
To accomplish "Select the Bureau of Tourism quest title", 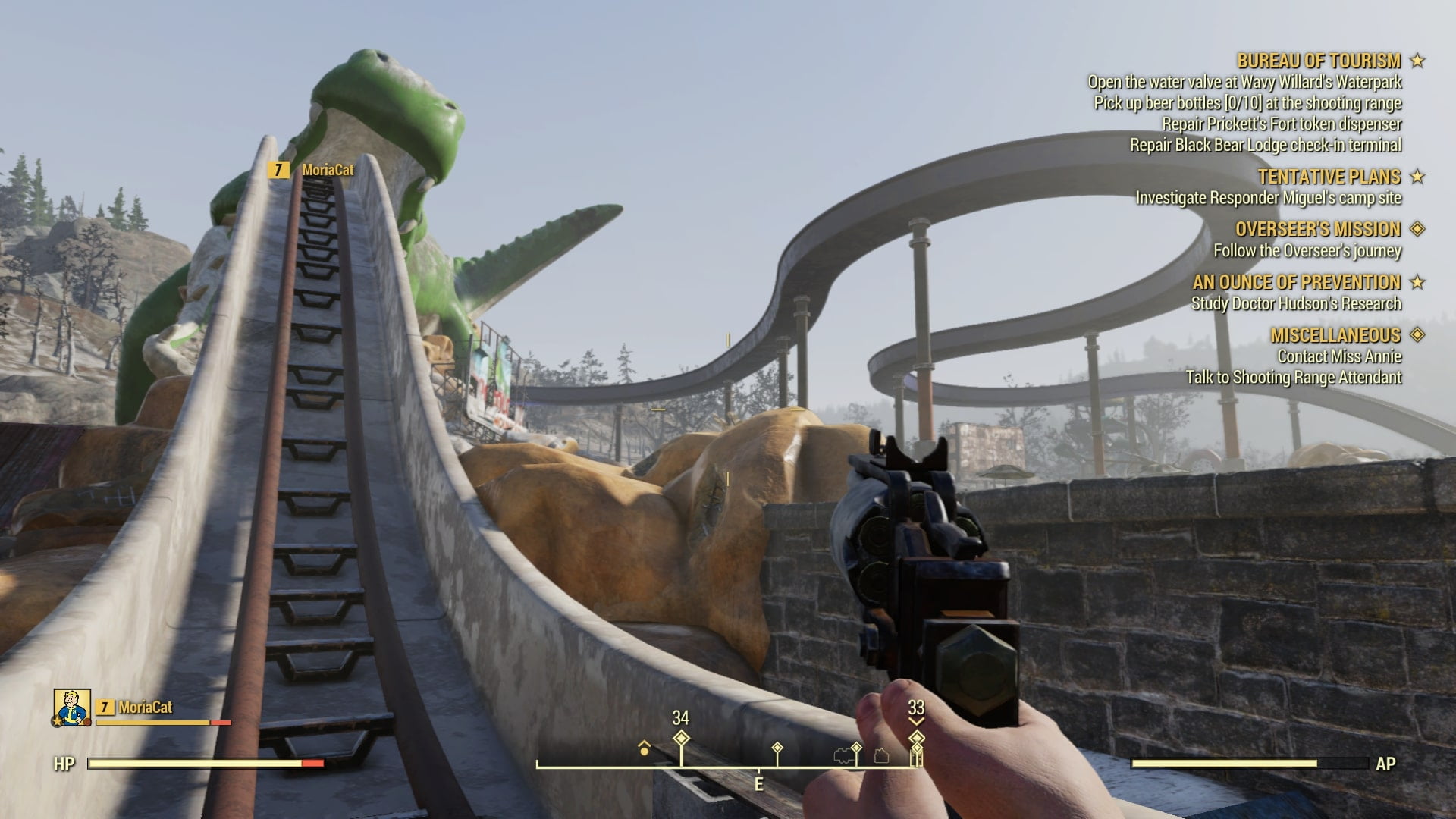I will 1319,61.
